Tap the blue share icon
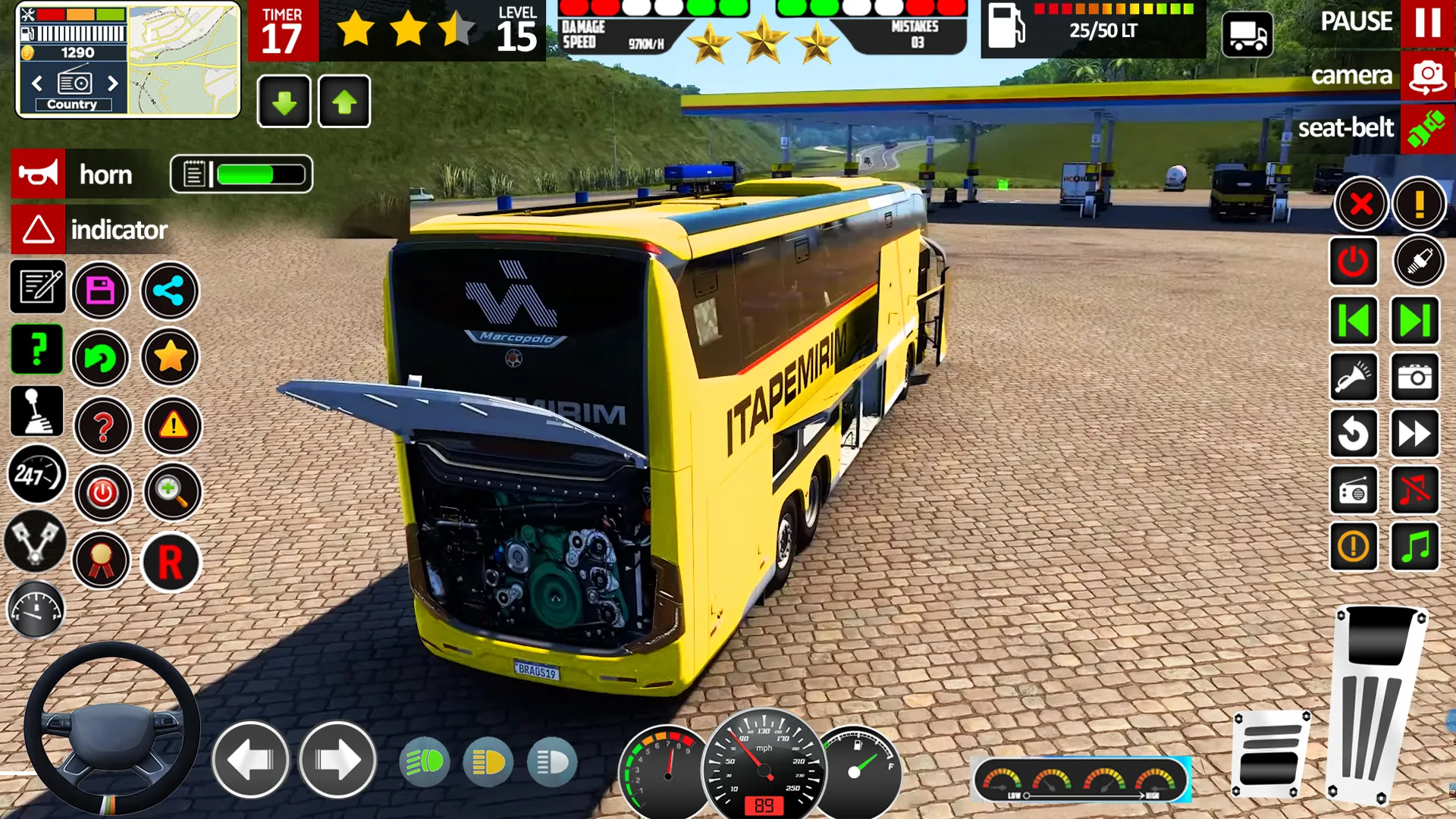 [169, 290]
